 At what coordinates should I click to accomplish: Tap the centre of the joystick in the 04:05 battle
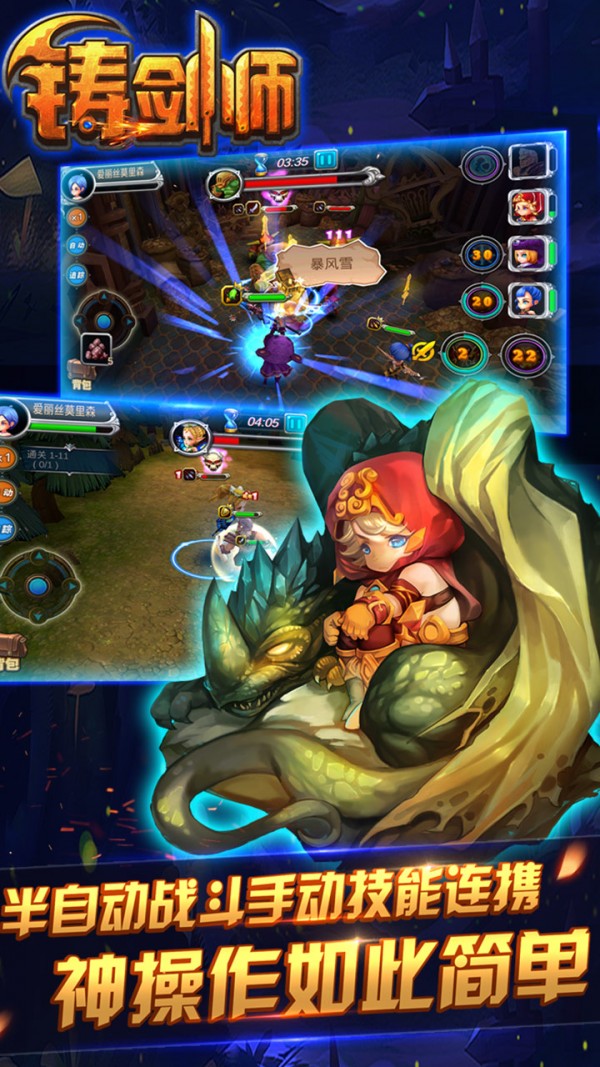[38, 585]
